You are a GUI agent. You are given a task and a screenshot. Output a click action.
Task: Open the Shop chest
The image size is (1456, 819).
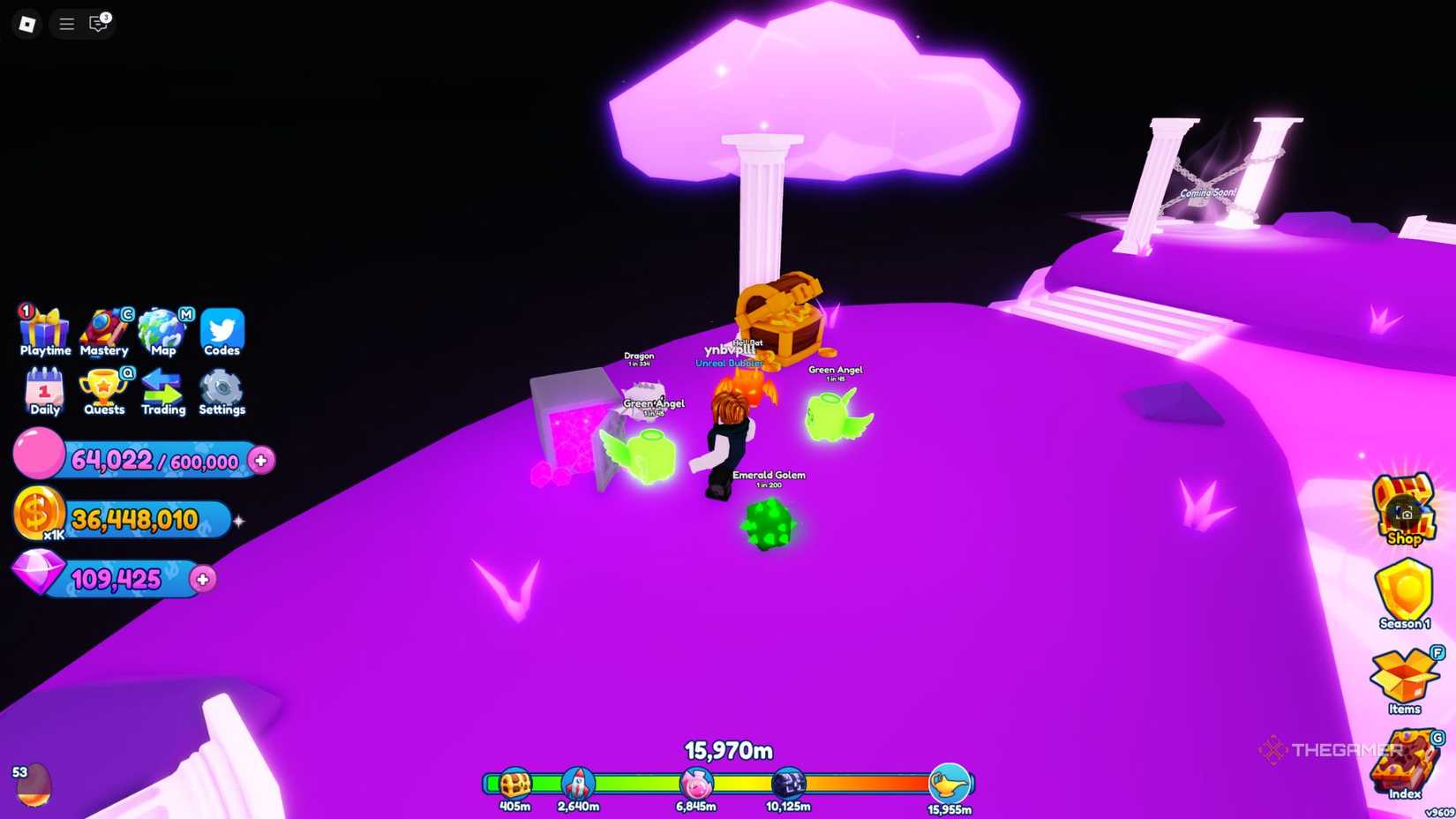tap(1403, 512)
